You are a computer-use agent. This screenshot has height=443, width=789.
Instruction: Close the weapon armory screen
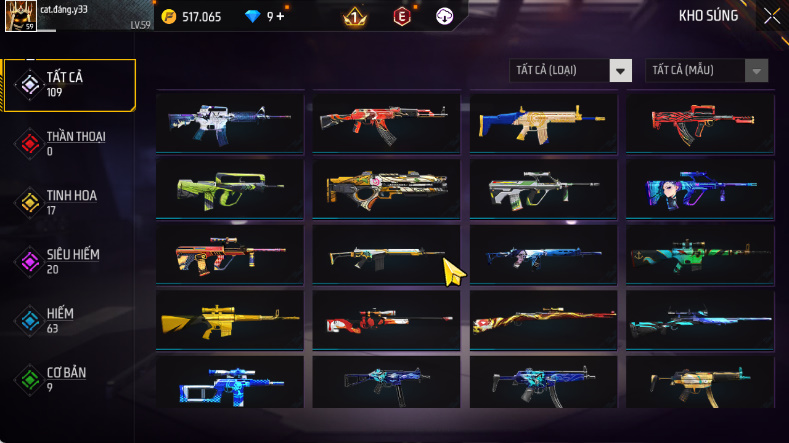[771, 15]
